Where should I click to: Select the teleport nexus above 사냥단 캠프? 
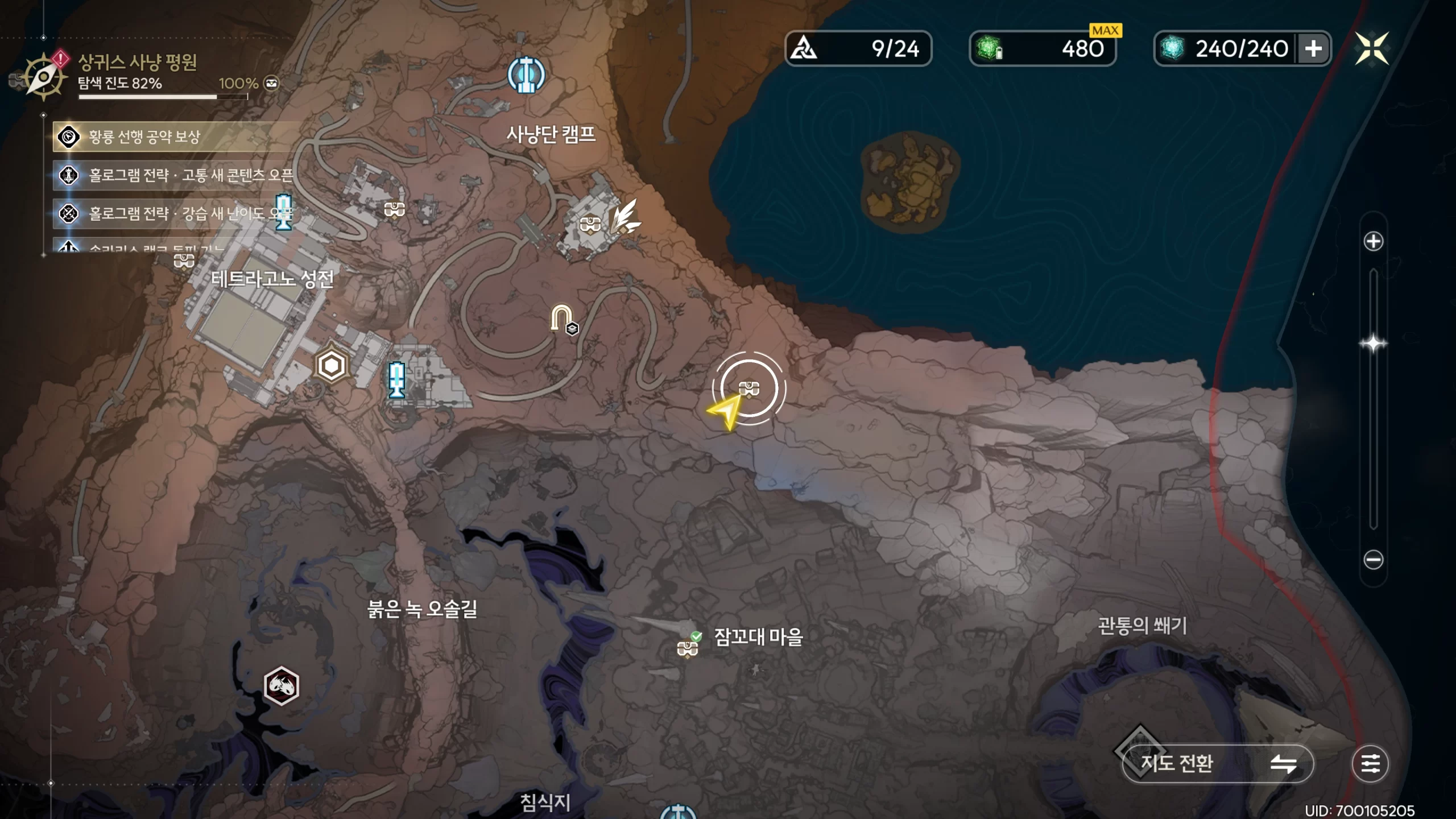[526, 75]
